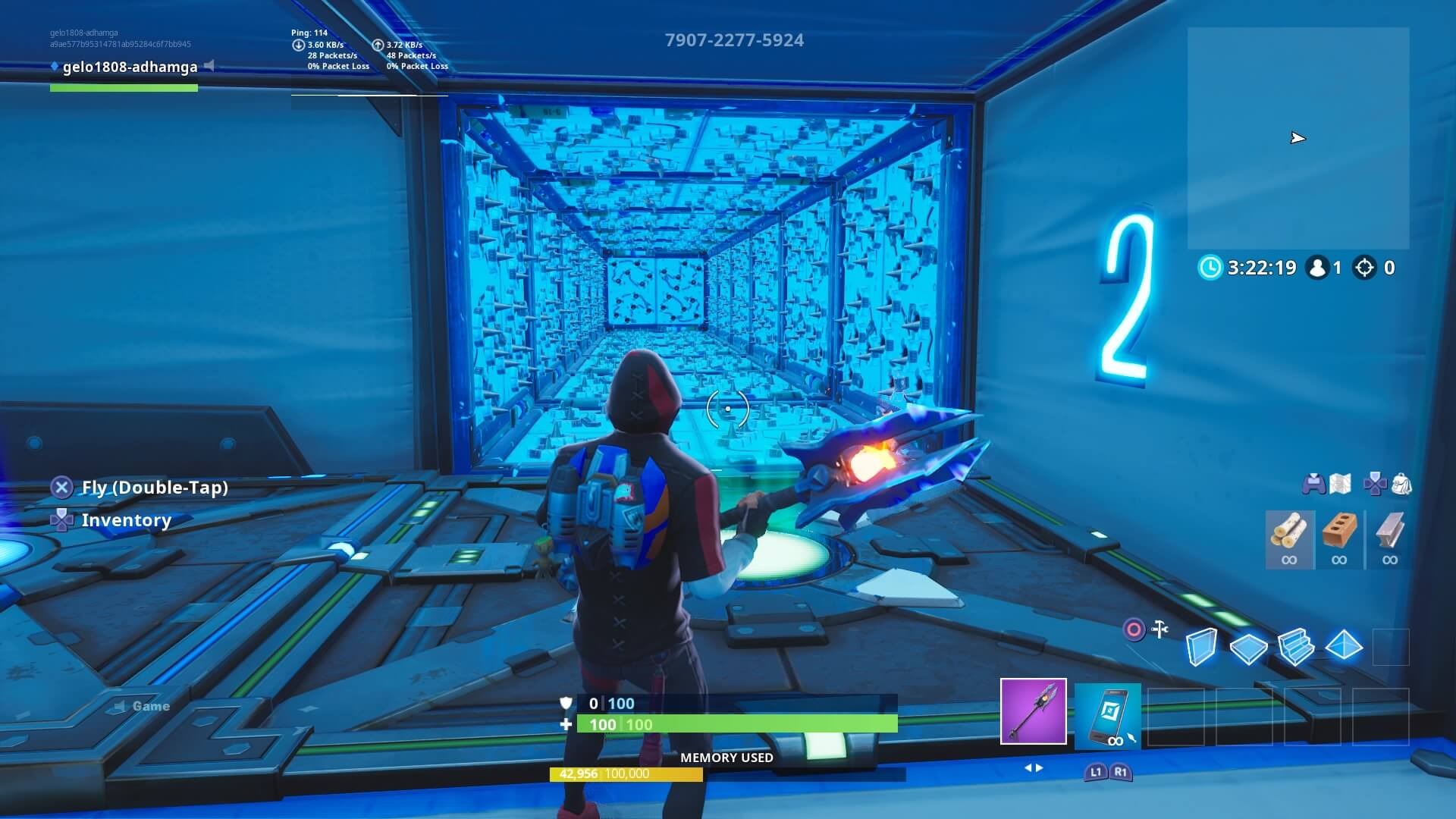Viewport: 1456px width, 819px height.
Task: Switch hotbar page with the R1 tab
Action: (x=1121, y=771)
